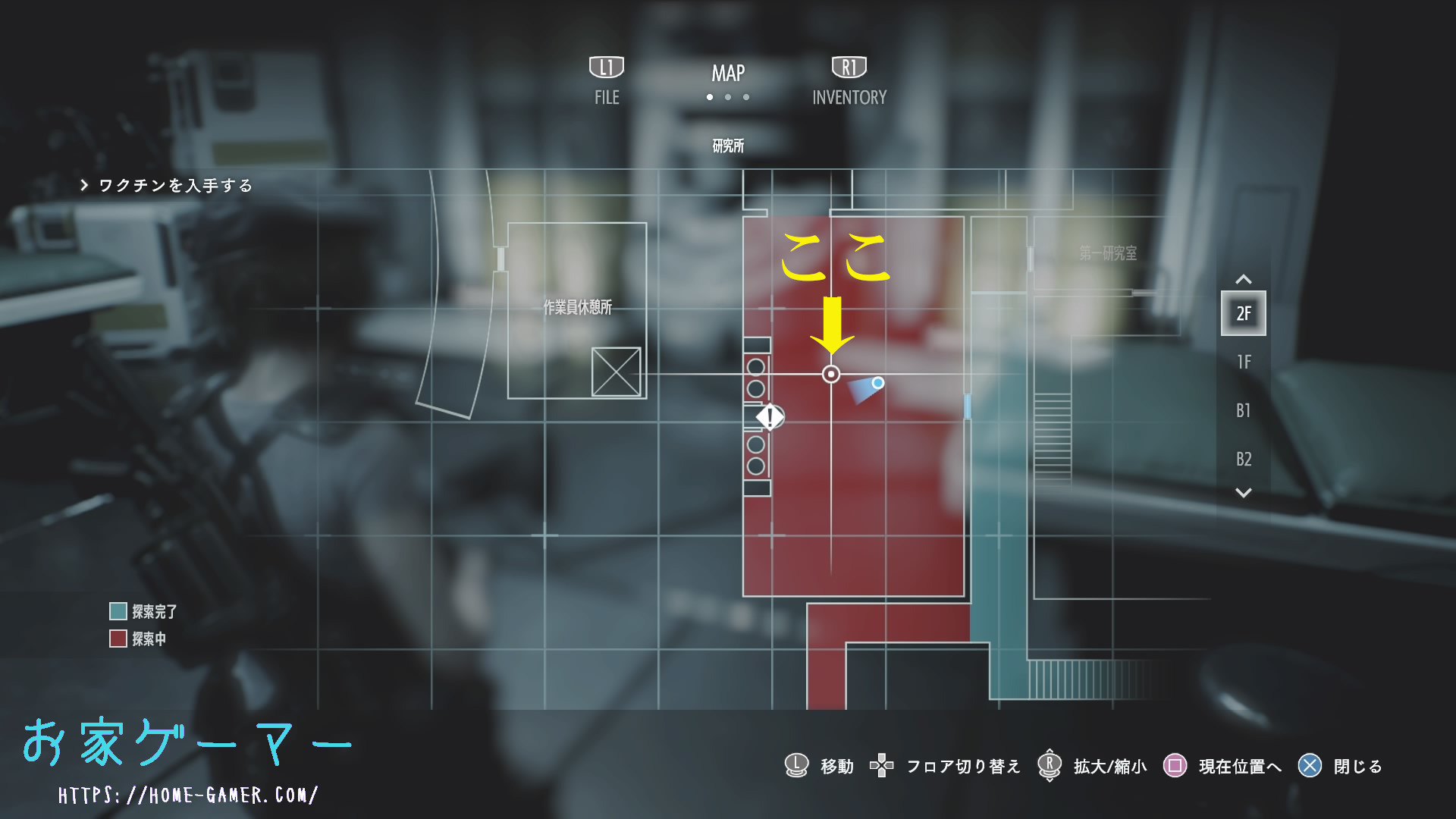
Task: Select the 作業員休憩所 room on the map
Action: click(x=577, y=307)
